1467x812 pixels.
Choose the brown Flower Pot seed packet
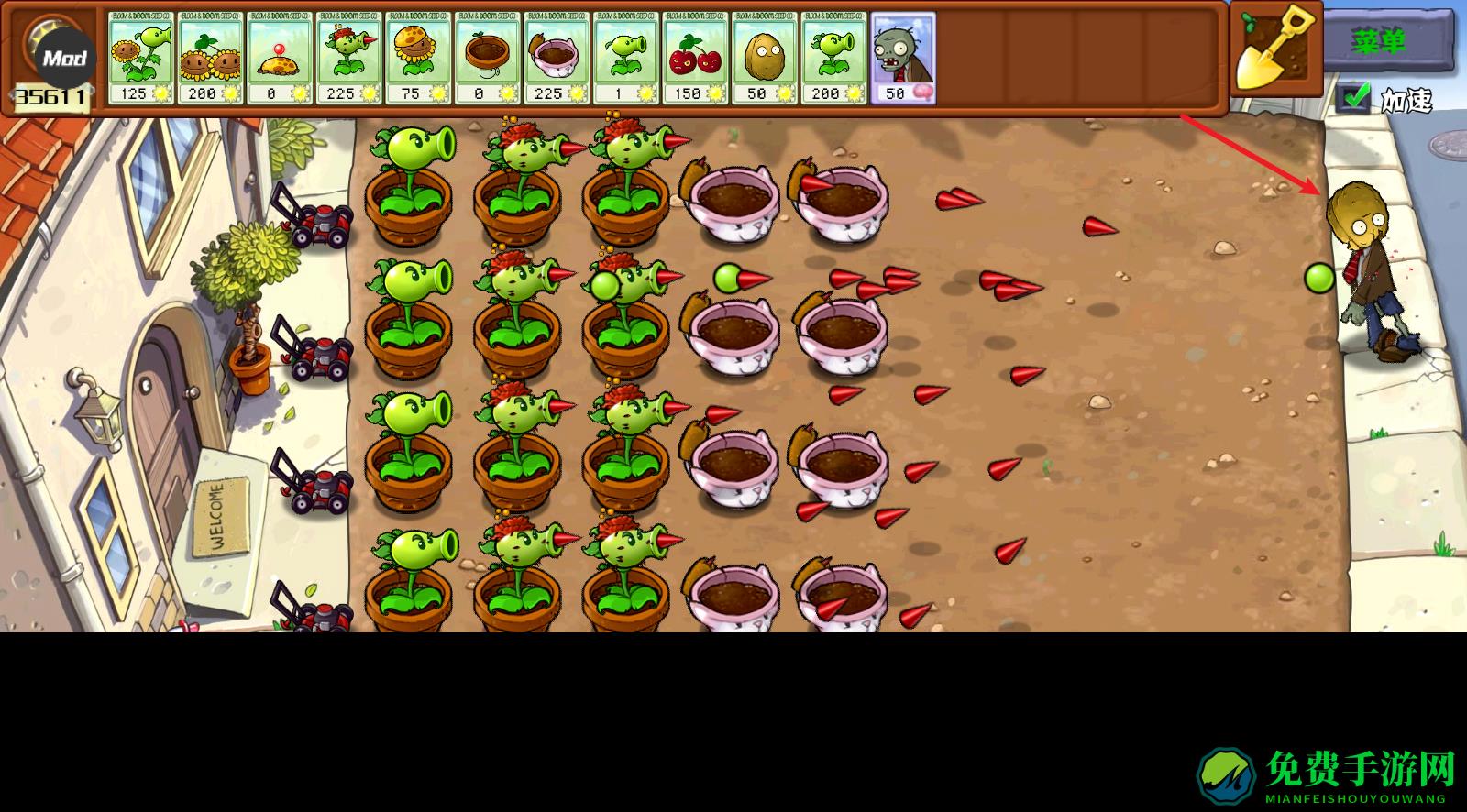(x=488, y=57)
